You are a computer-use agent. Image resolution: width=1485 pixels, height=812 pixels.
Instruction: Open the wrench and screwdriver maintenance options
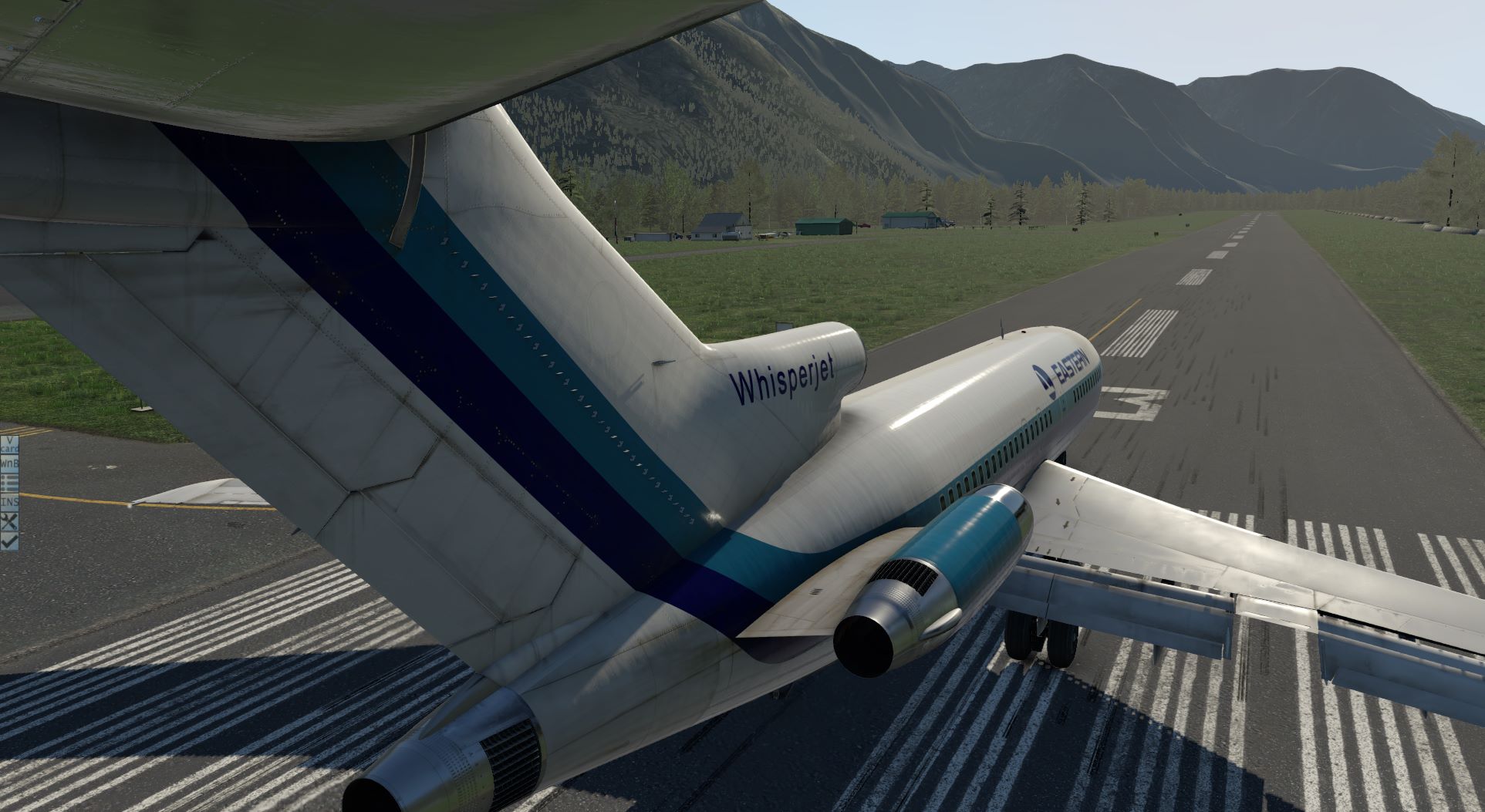[9, 521]
